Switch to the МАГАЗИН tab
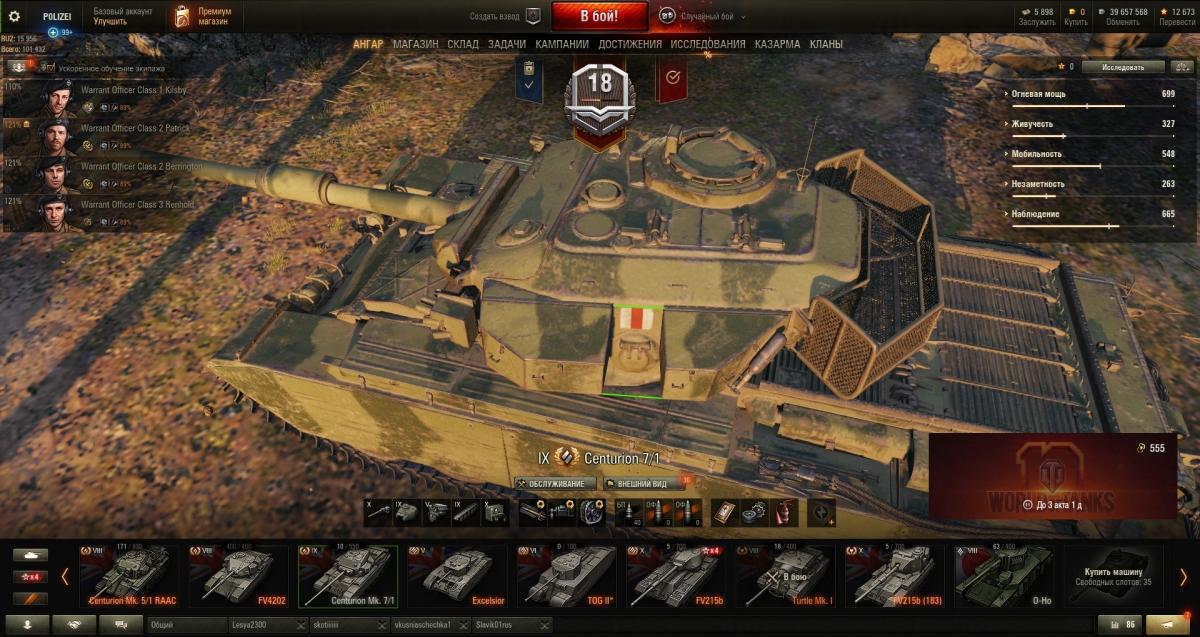Viewport: 1200px width, 637px height. [x=415, y=44]
